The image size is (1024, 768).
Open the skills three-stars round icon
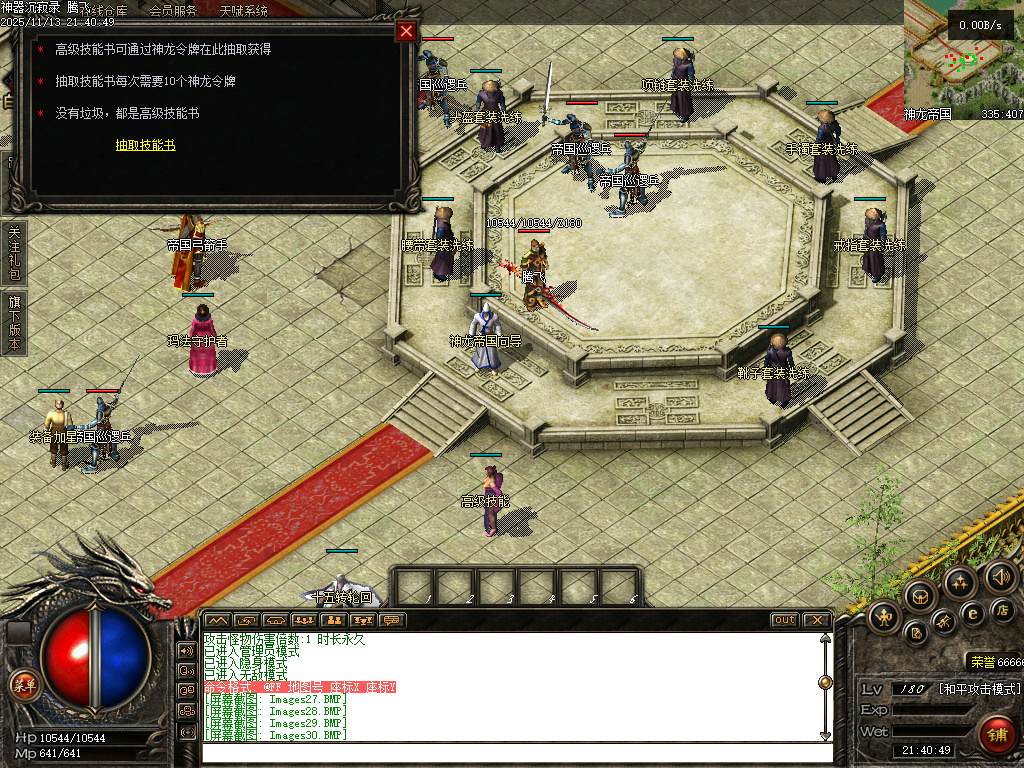pos(960,582)
